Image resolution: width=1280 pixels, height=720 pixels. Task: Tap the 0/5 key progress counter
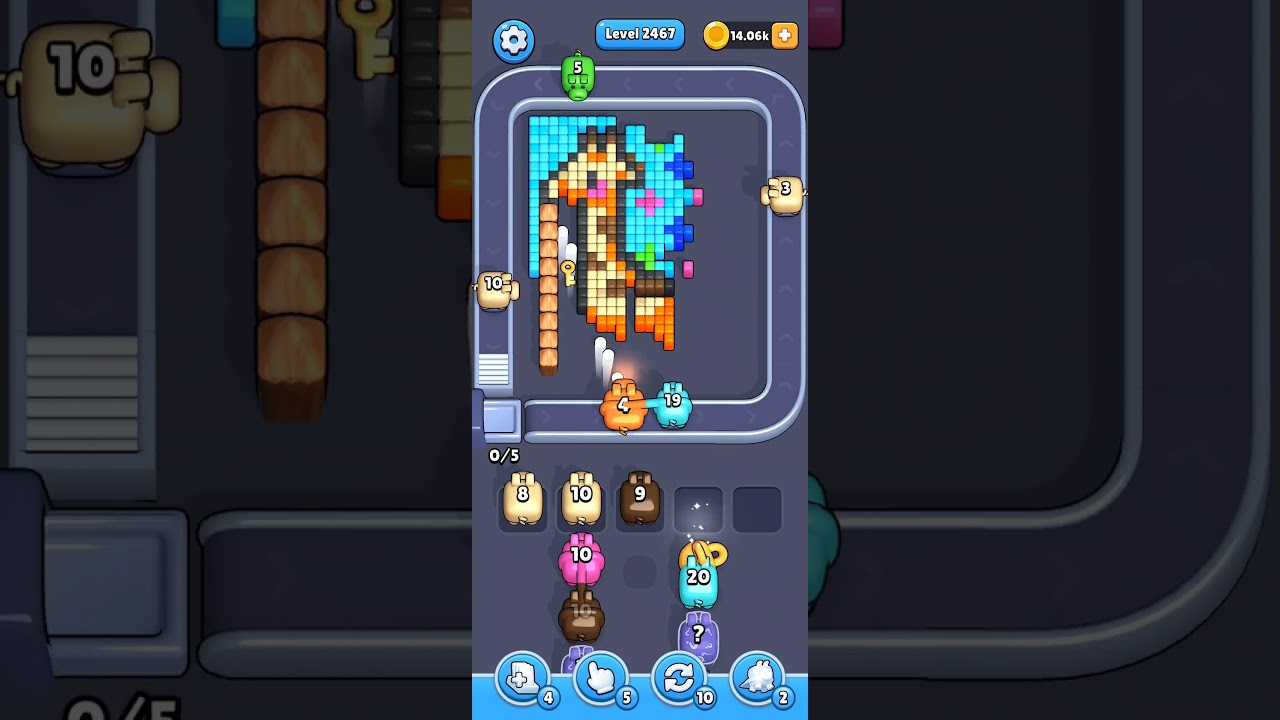503,455
